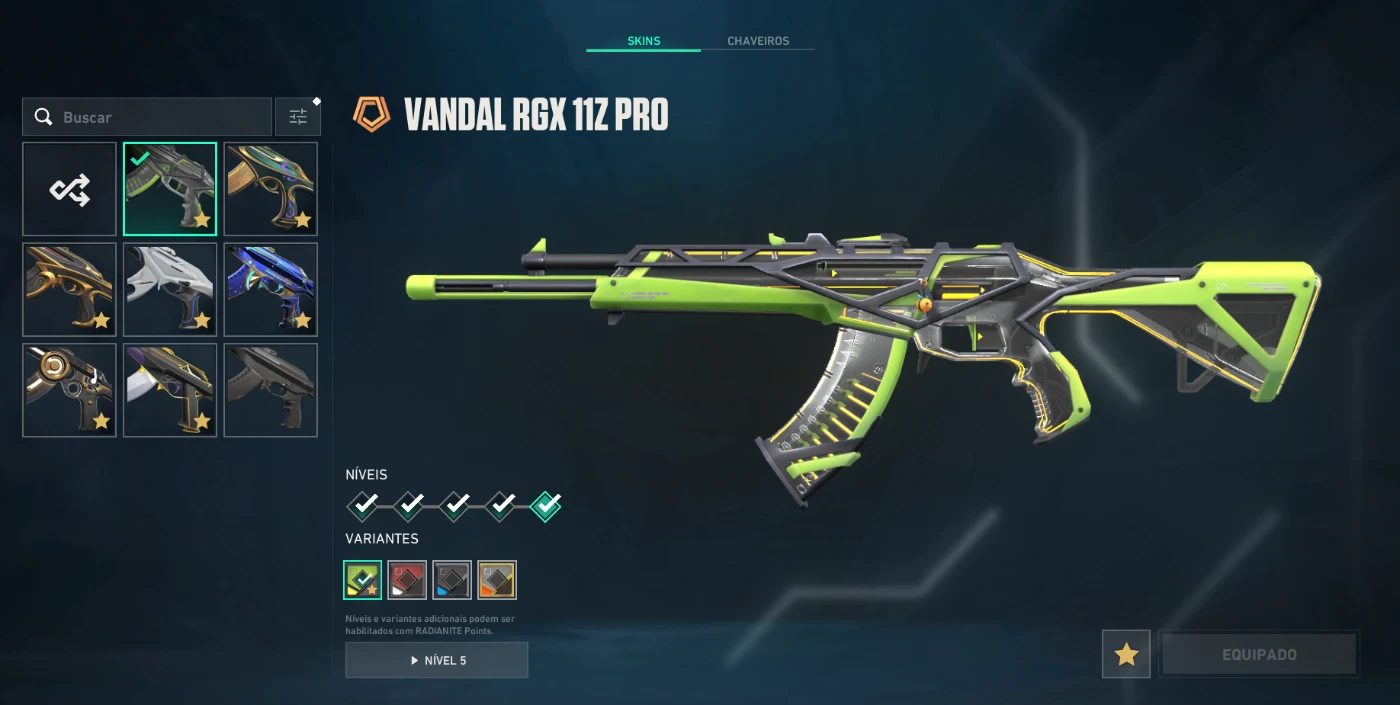Select the first level checkmark
This screenshot has width=1400, height=705.
tap(363, 506)
